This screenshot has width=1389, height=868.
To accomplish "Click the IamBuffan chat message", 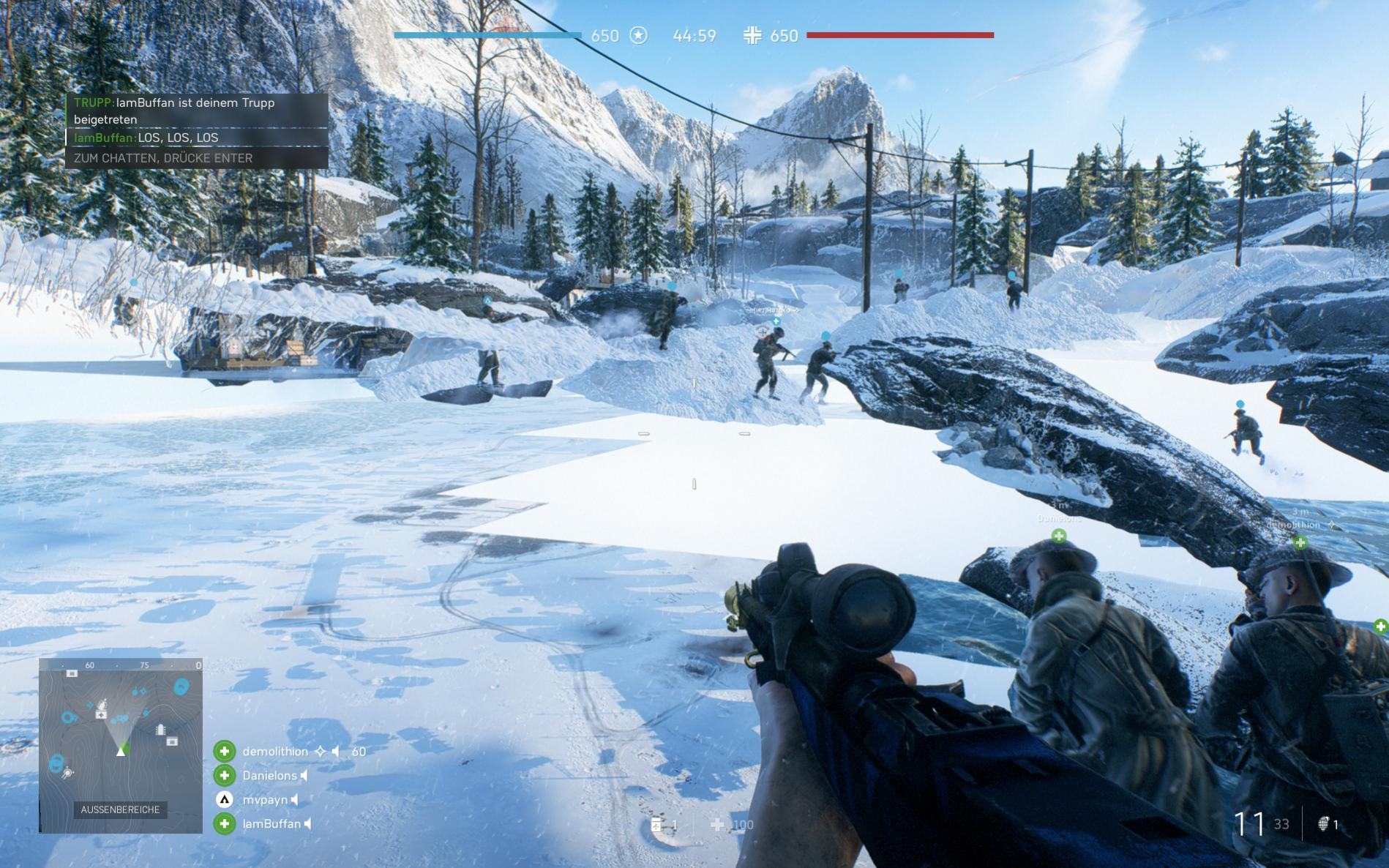I will click(146, 138).
